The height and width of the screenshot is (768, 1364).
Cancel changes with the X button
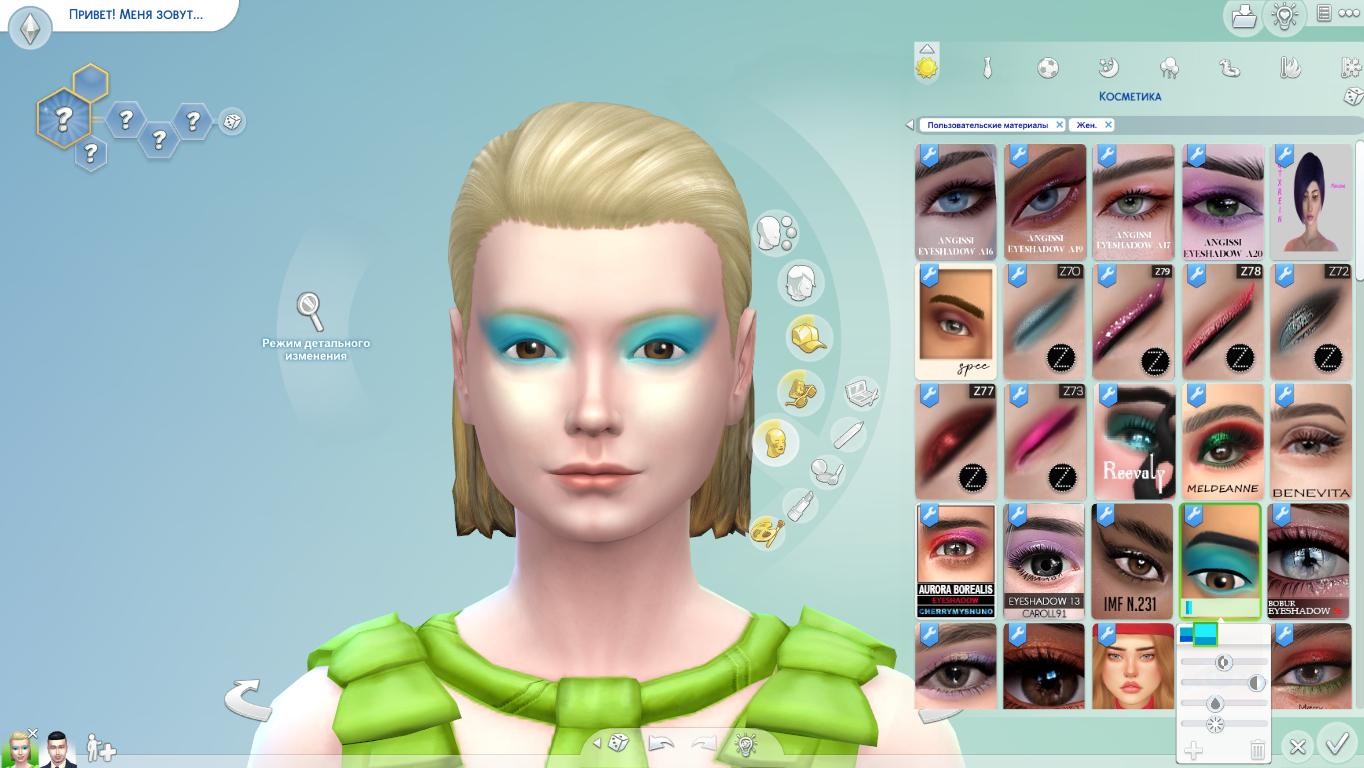pyautogui.click(x=1297, y=746)
